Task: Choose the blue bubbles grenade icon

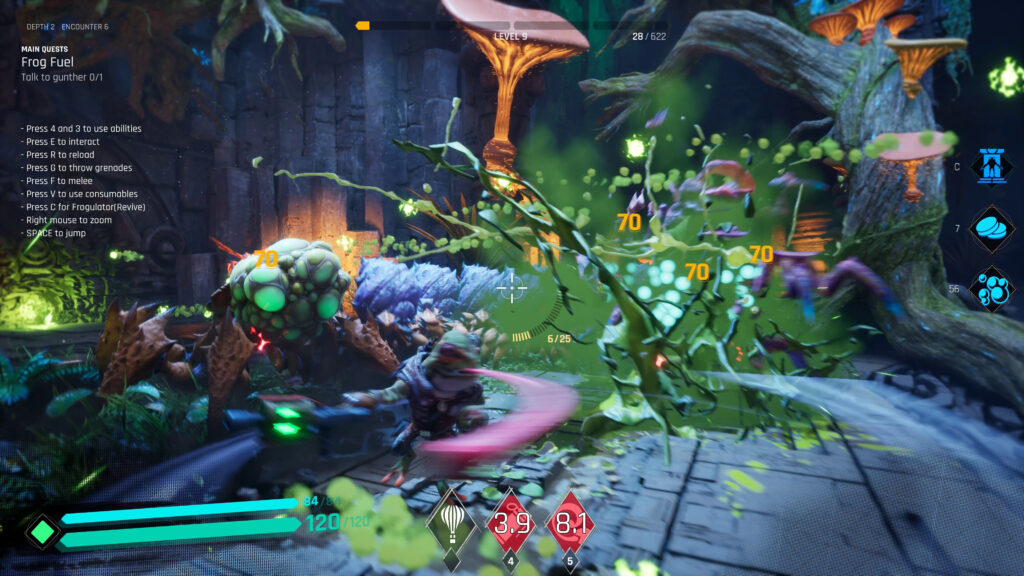Action: click(992, 288)
